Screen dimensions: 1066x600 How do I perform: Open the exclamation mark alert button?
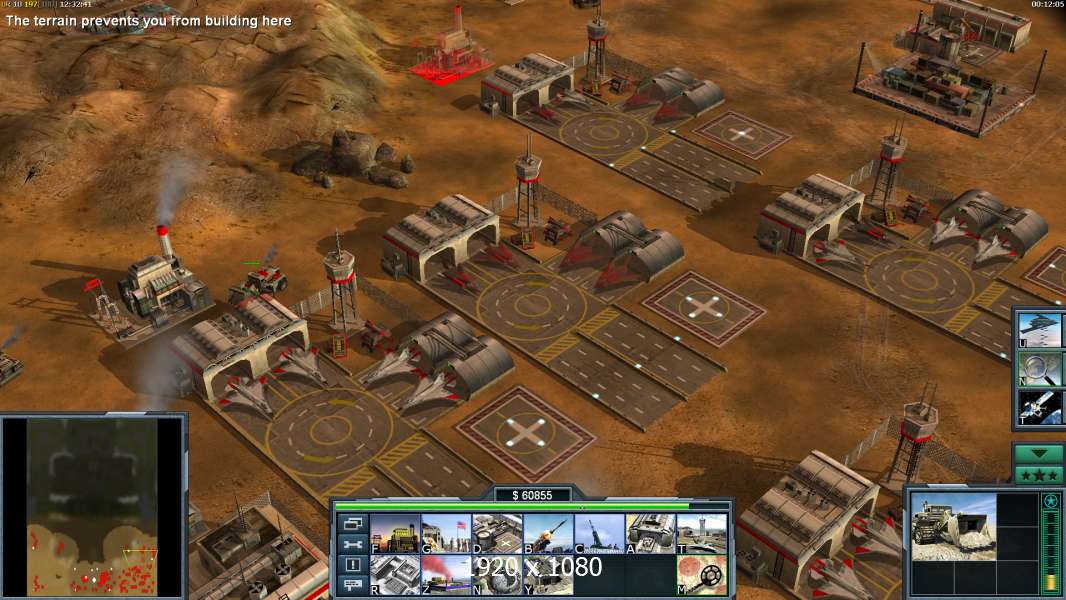click(x=351, y=565)
